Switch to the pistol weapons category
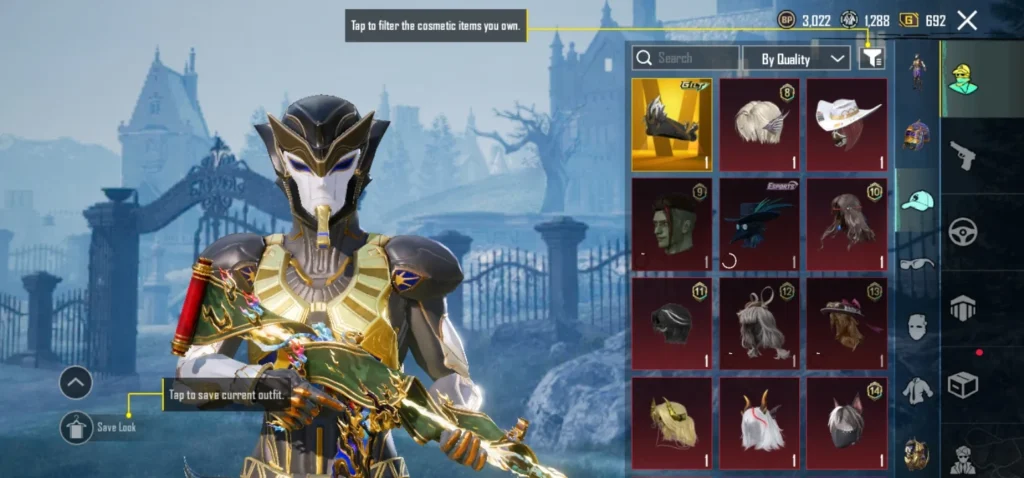The height and width of the screenshot is (478, 1024). [963, 155]
